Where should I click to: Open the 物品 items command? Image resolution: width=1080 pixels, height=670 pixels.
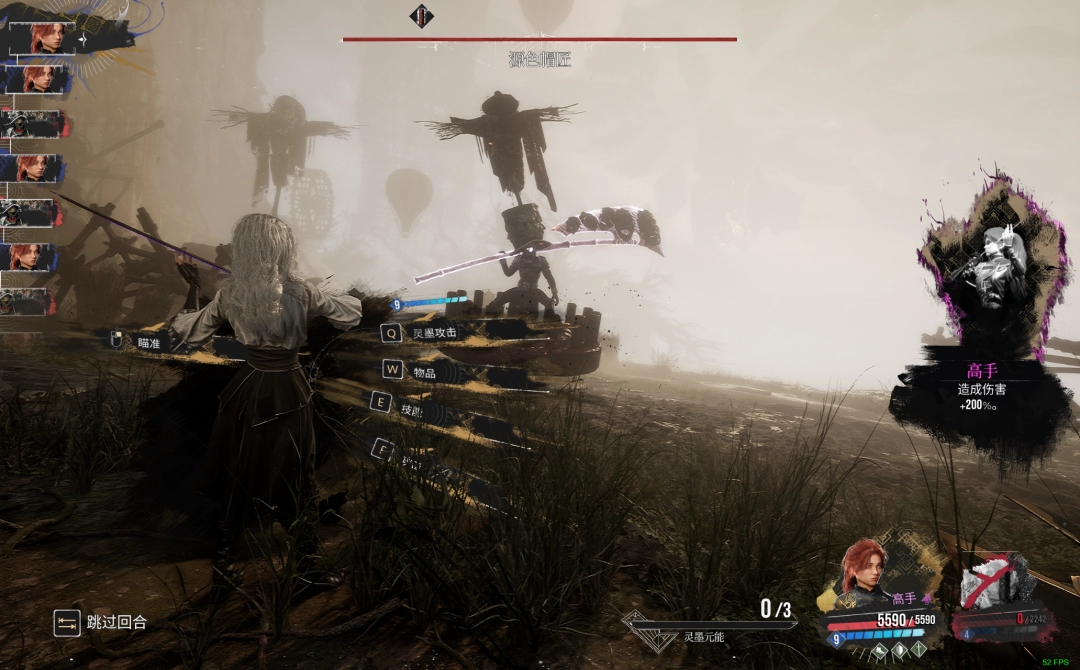tap(423, 372)
